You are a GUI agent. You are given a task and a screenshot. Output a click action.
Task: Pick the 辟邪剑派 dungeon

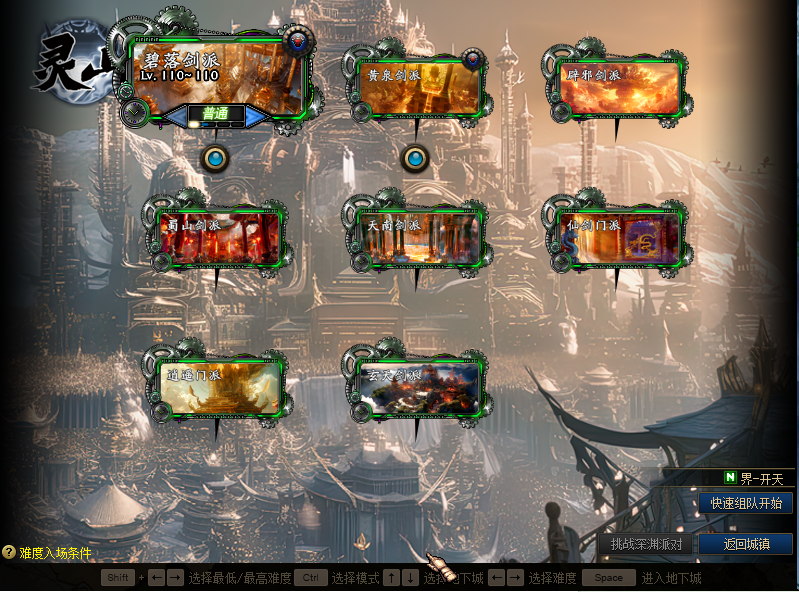click(x=618, y=86)
